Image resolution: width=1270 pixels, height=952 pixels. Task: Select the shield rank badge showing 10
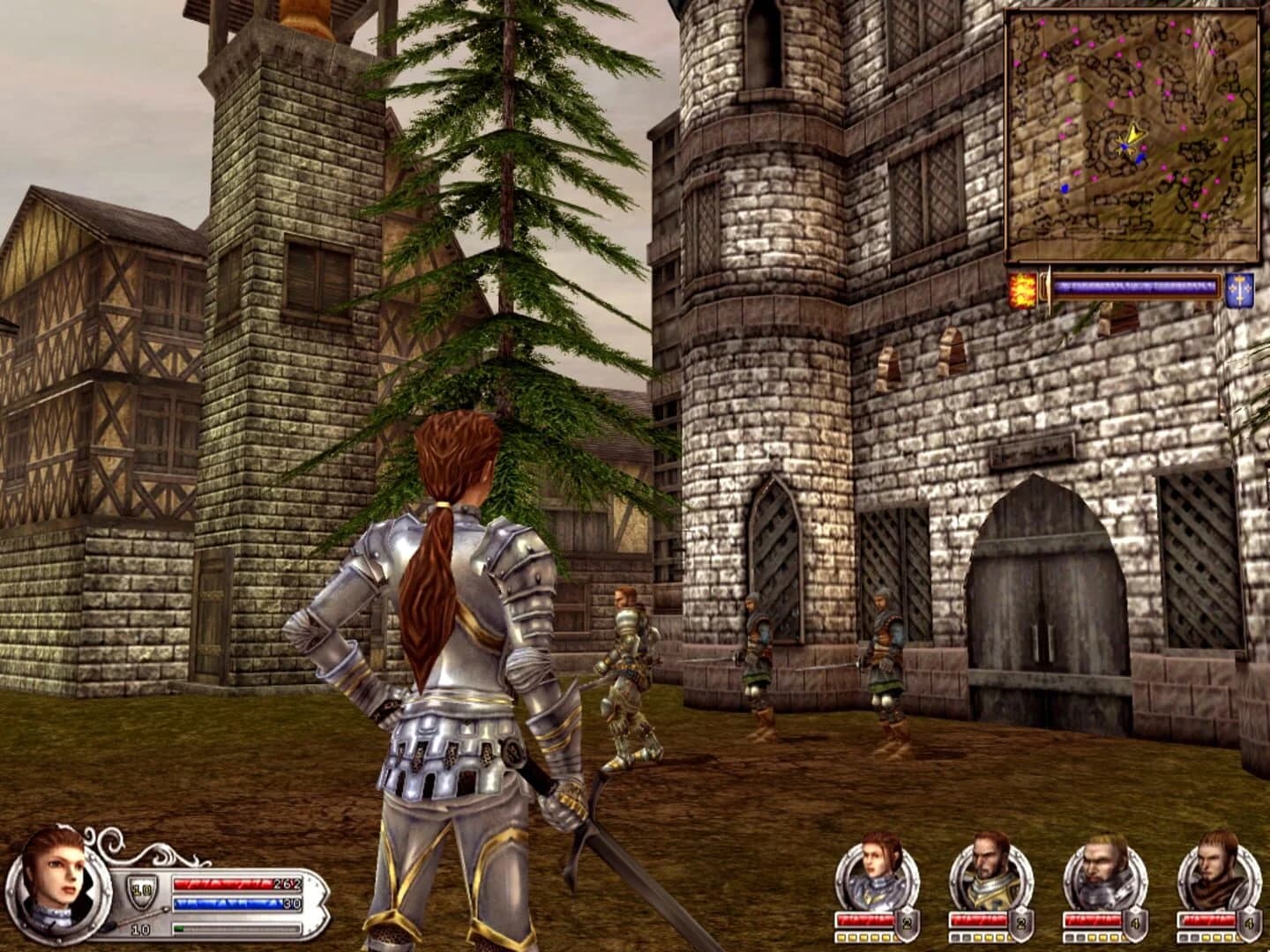coord(139,889)
